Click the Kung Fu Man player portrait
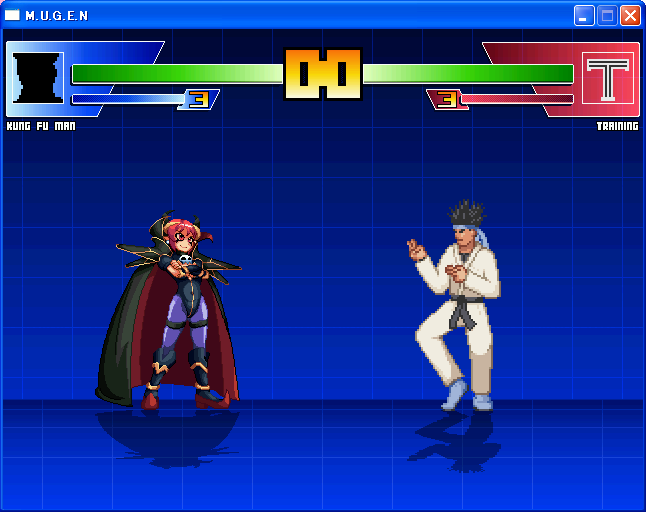This screenshot has width=646, height=512. click(38, 78)
